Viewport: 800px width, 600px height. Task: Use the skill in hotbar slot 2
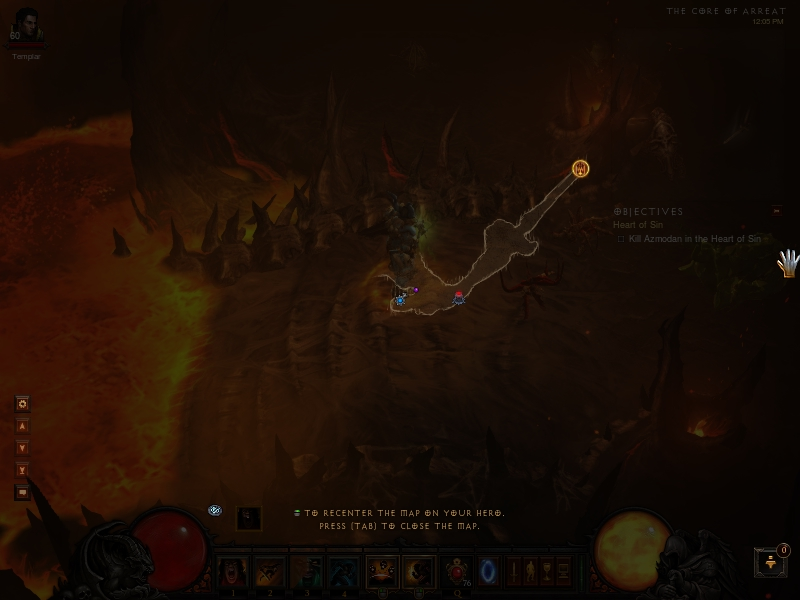point(269,572)
